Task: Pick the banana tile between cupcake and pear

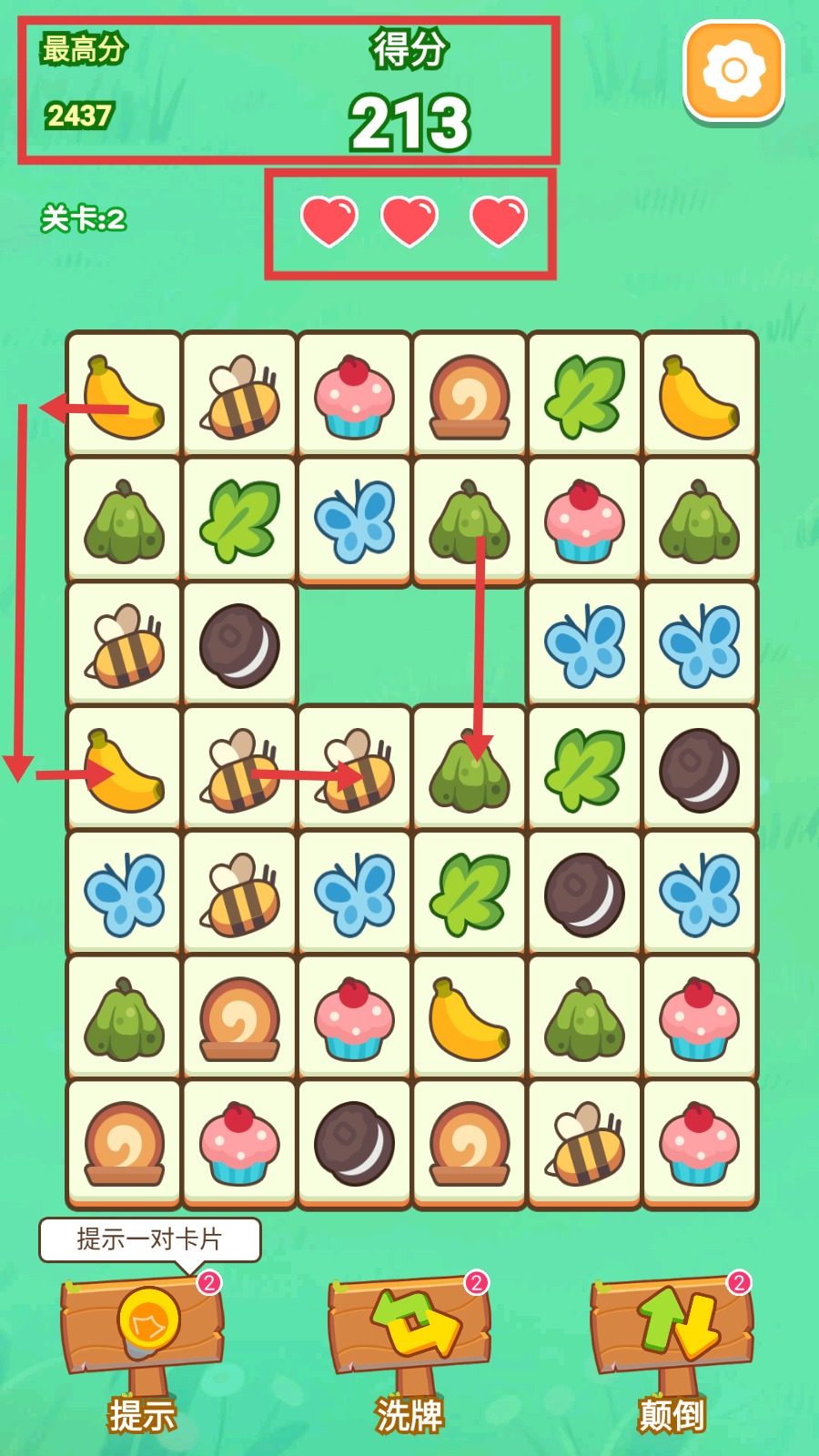Action: (470, 1019)
